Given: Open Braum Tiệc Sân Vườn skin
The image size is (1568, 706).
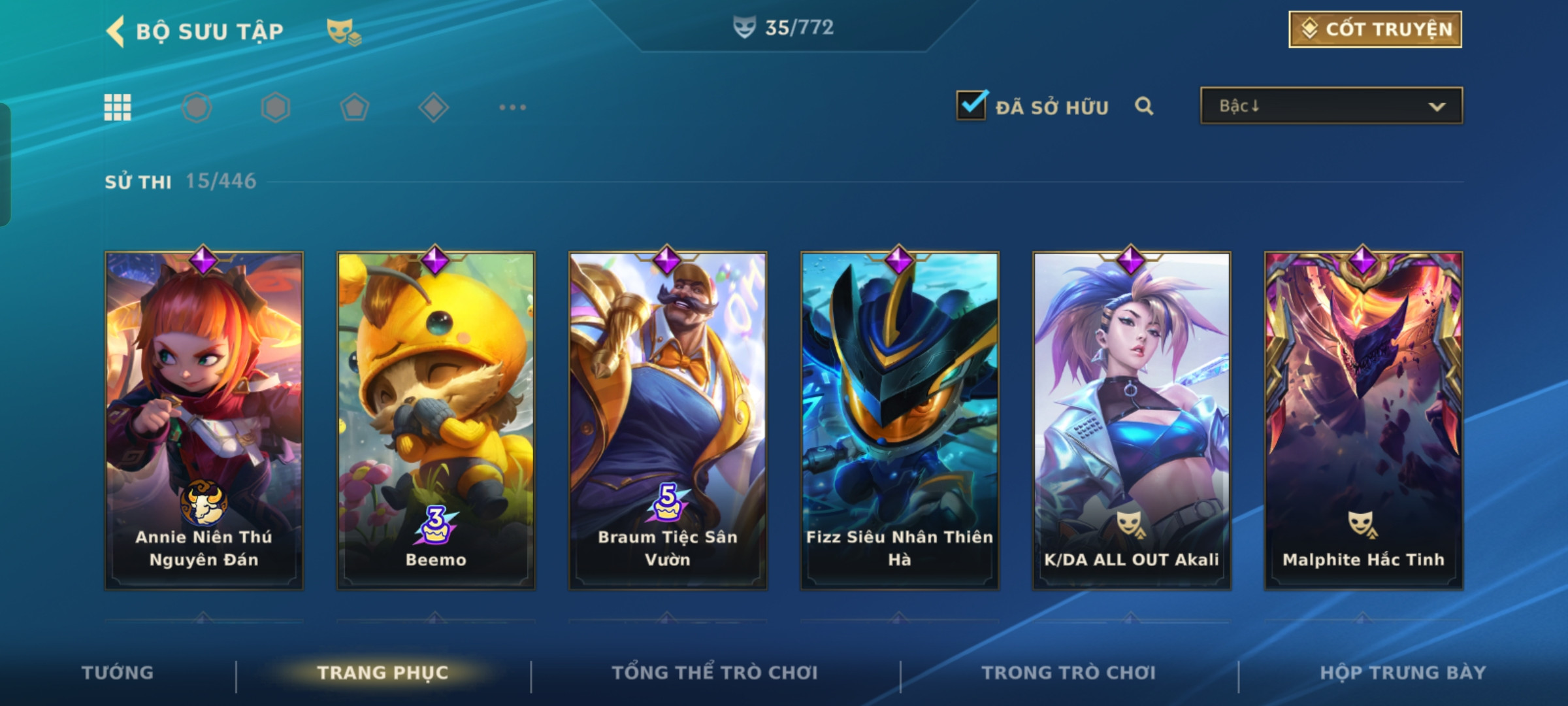Looking at the screenshot, I should click(x=668, y=420).
